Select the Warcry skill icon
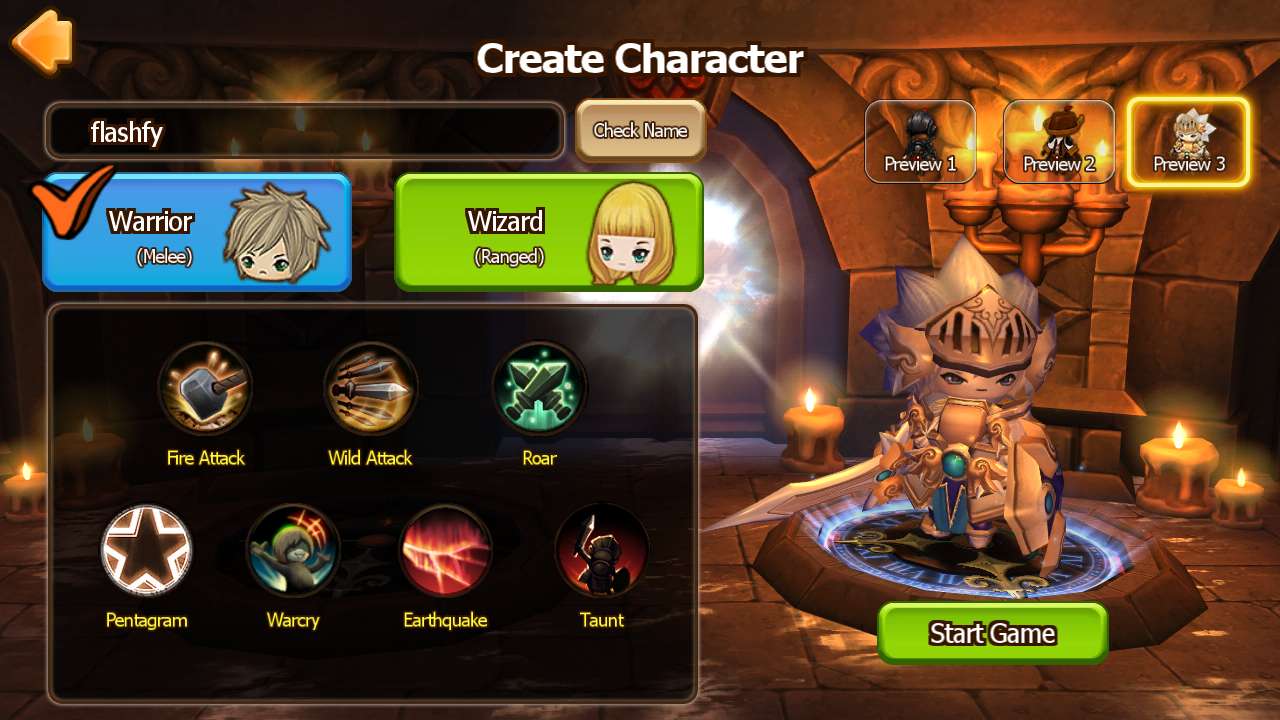 293,551
